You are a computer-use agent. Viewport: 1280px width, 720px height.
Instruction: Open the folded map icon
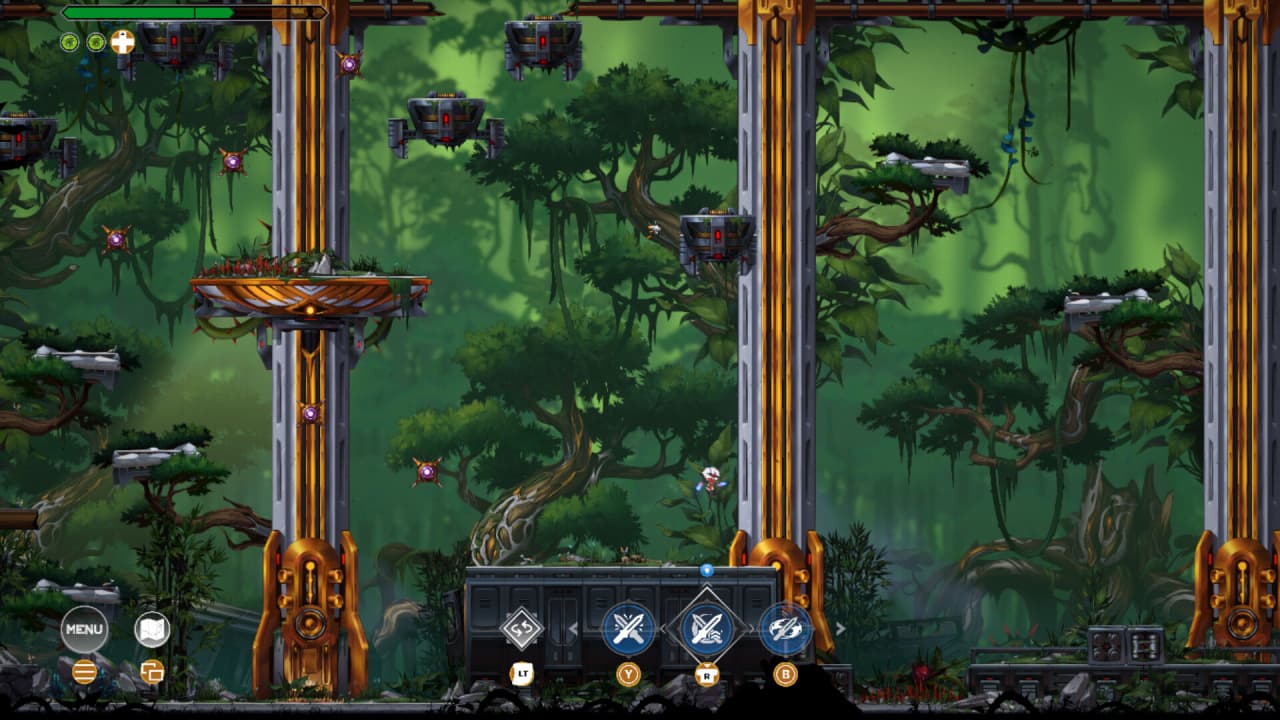coord(152,629)
